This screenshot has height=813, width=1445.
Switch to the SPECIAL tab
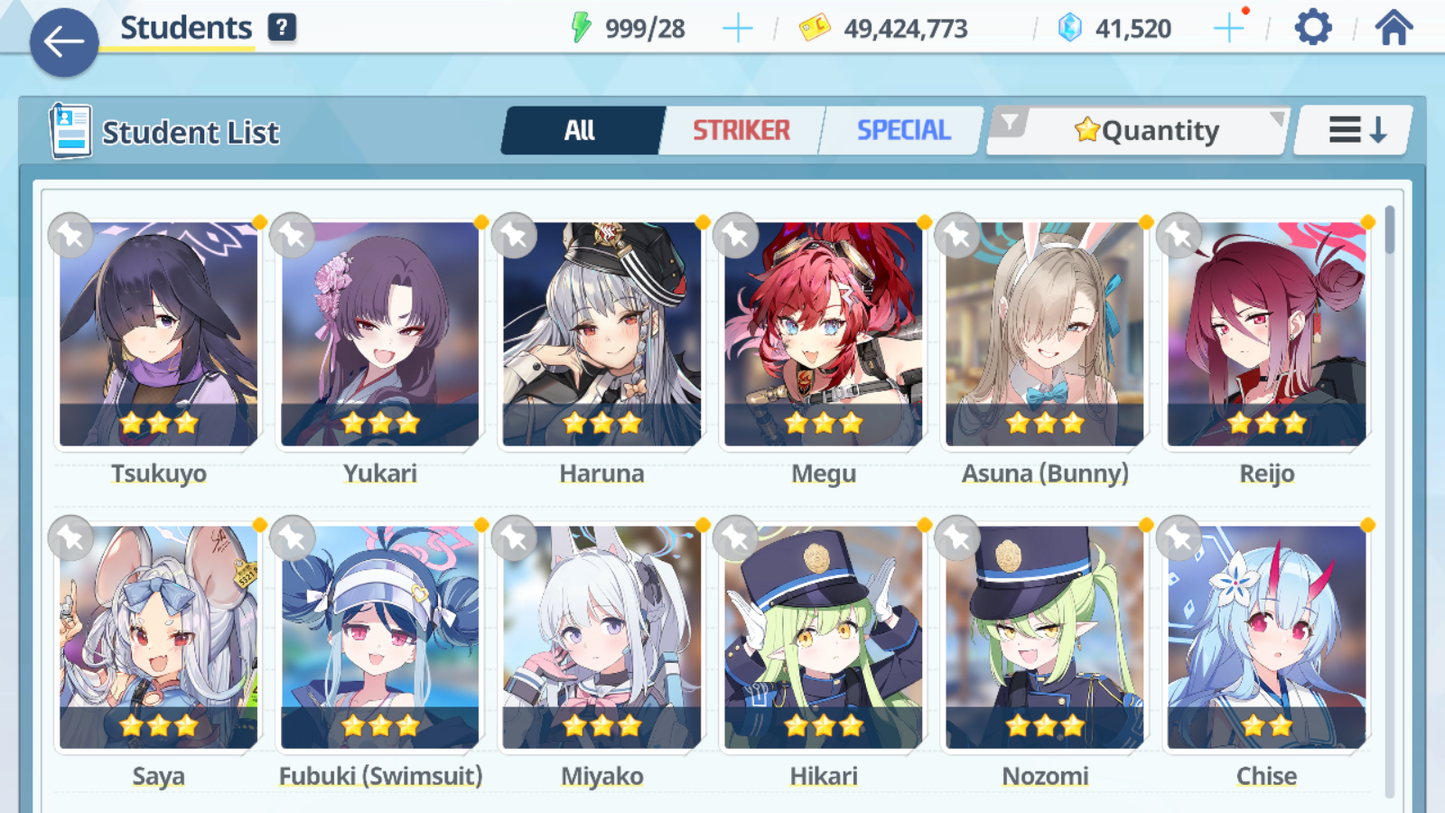pyautogui.click(x=902, y=130)
